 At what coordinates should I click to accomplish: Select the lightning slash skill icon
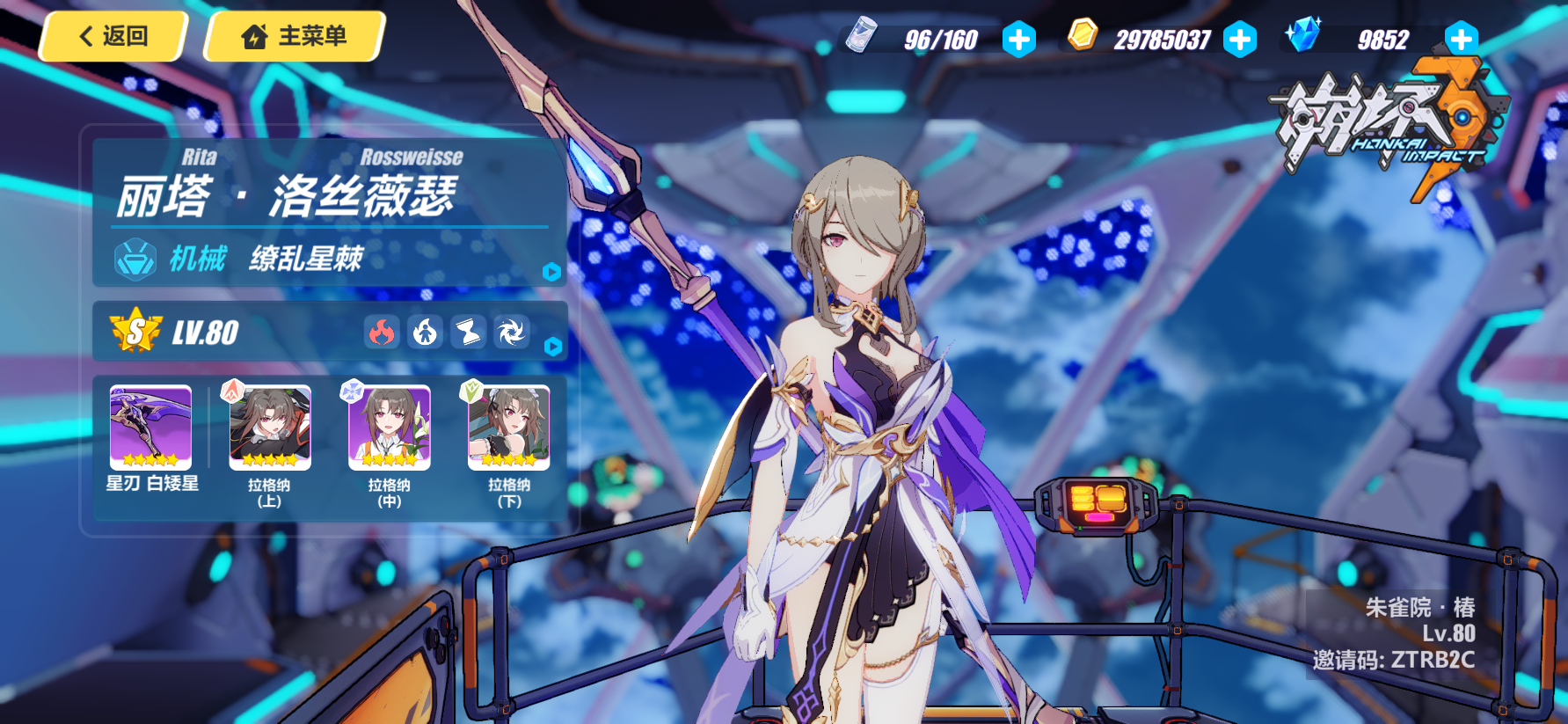click(468, 333)
